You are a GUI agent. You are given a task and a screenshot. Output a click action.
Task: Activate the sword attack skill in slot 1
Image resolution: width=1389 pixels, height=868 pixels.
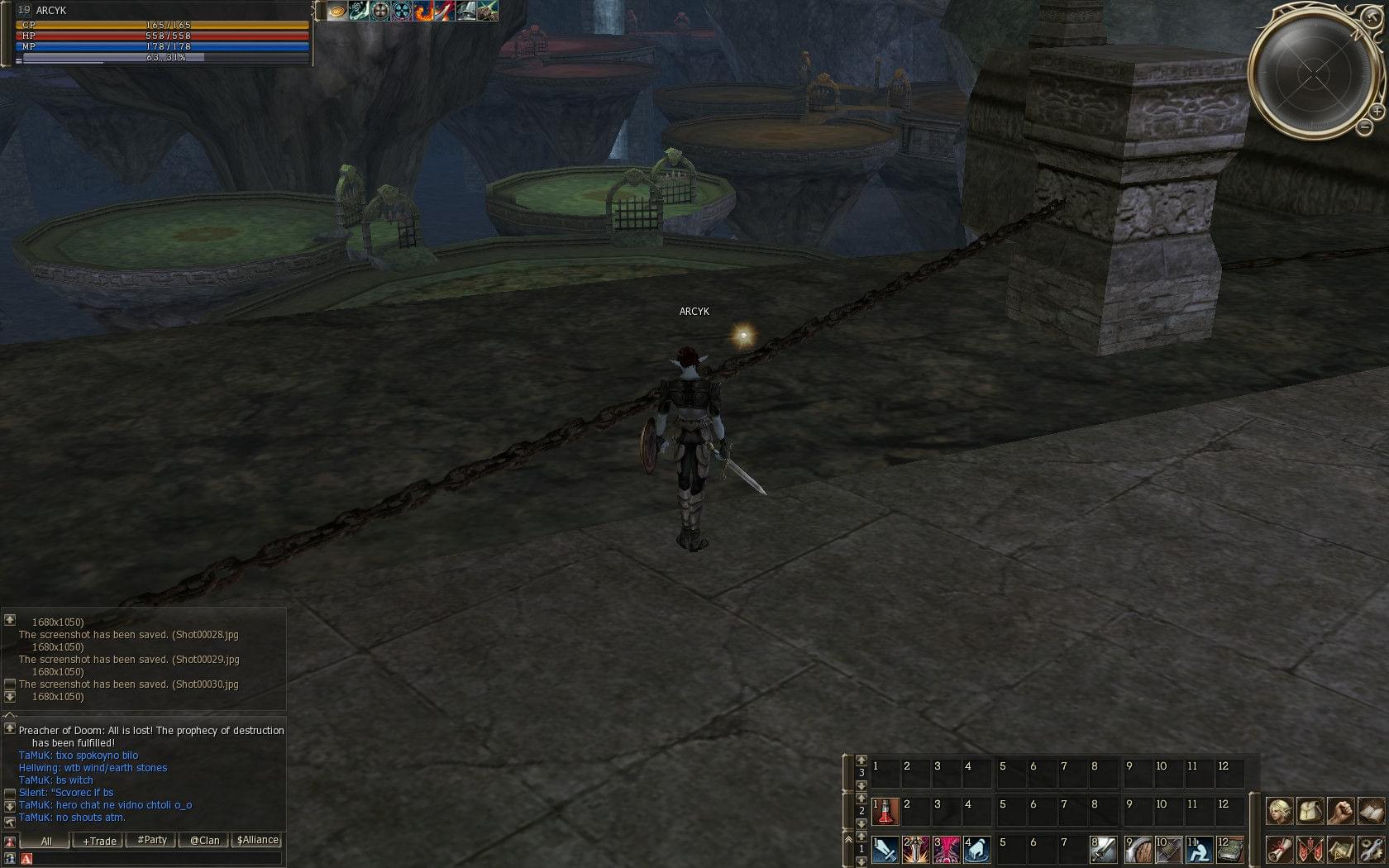tap(885, 849)
